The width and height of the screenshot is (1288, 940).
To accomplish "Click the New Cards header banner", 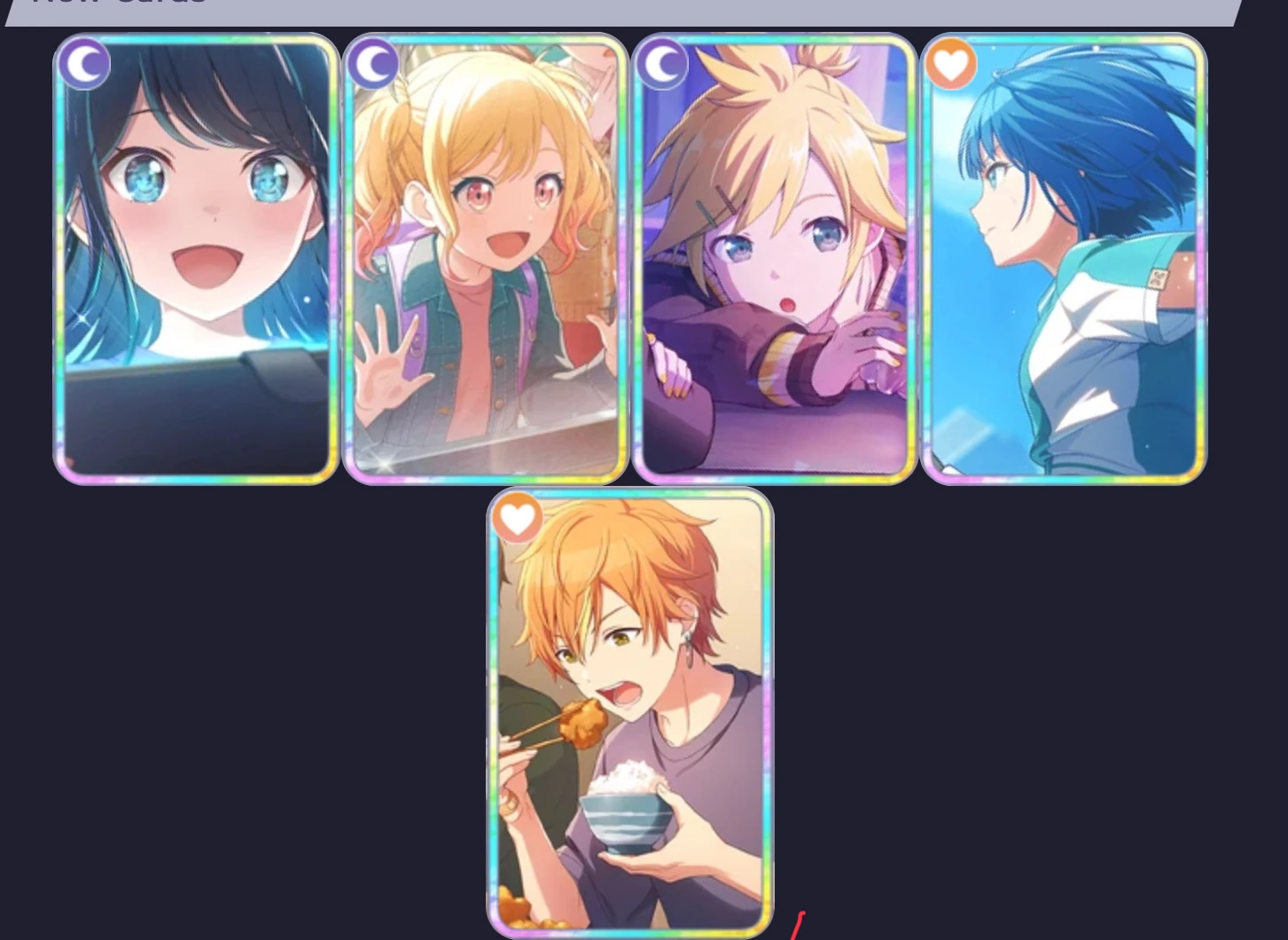I will (x=621, y=9).
